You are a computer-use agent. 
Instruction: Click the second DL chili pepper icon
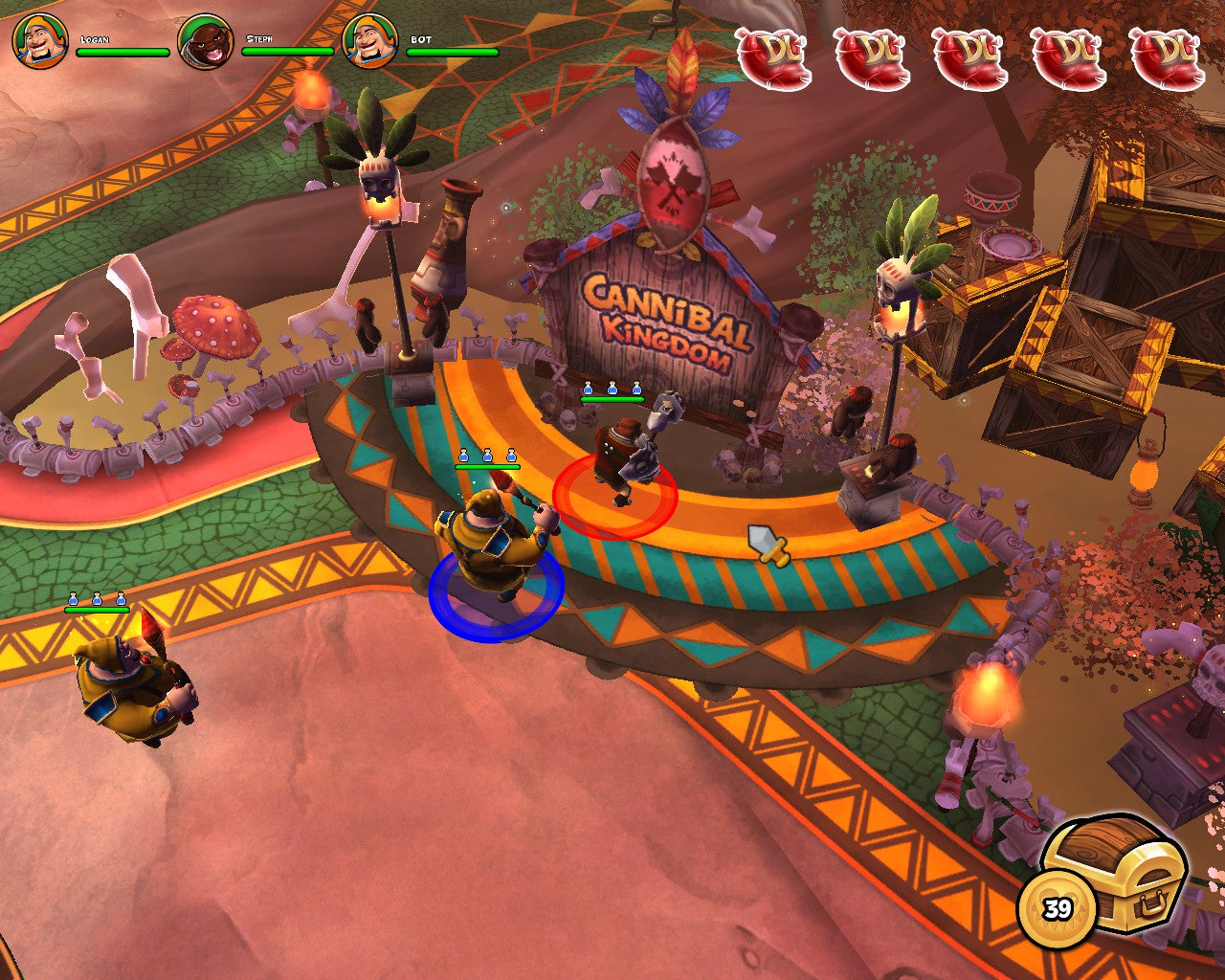pyautogui.click(x=873, y=57)
